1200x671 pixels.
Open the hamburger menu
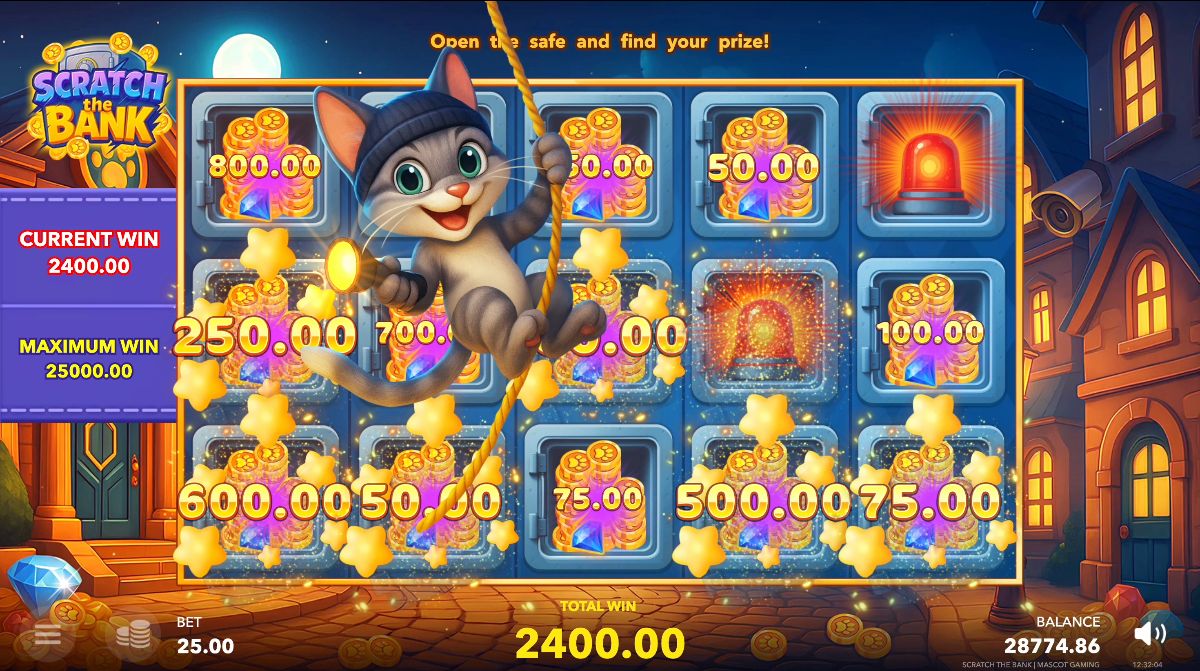click(x=47, y=634)
